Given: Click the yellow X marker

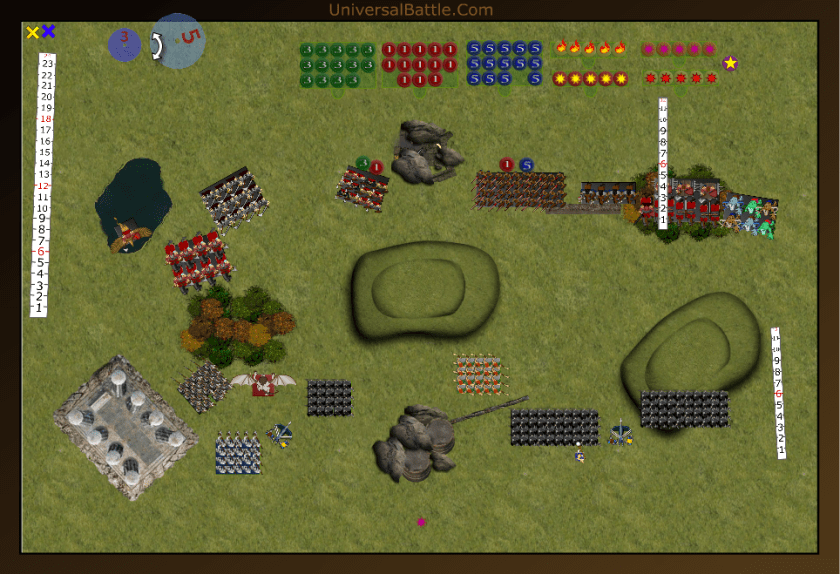Looking at the screenshot, I should (33, 32).
